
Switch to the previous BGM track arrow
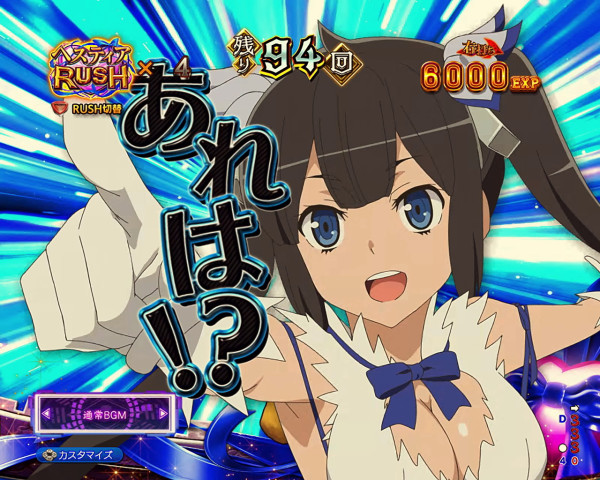(46, 412)
